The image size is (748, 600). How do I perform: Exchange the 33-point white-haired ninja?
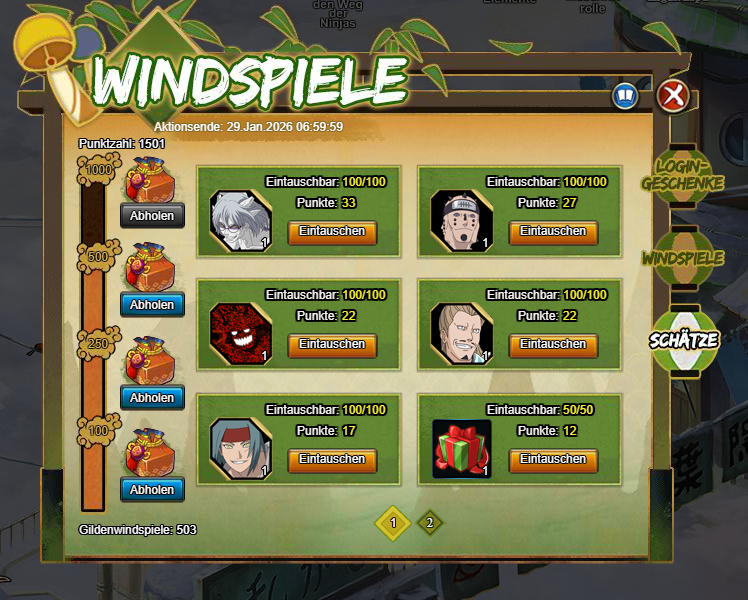pyautogui.click(x=332, y=232)
